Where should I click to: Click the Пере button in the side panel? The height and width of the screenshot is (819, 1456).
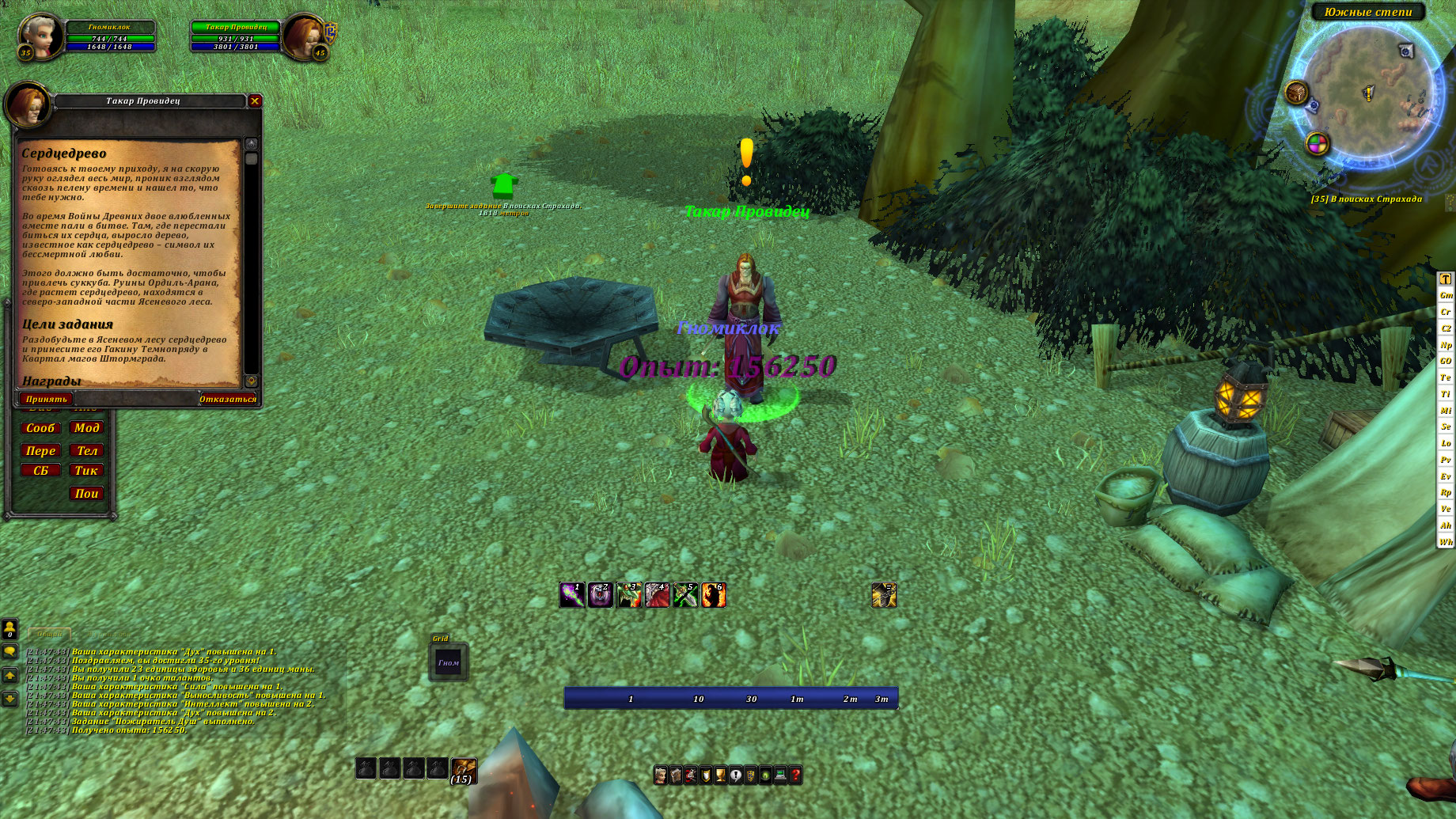pos(40,450)
